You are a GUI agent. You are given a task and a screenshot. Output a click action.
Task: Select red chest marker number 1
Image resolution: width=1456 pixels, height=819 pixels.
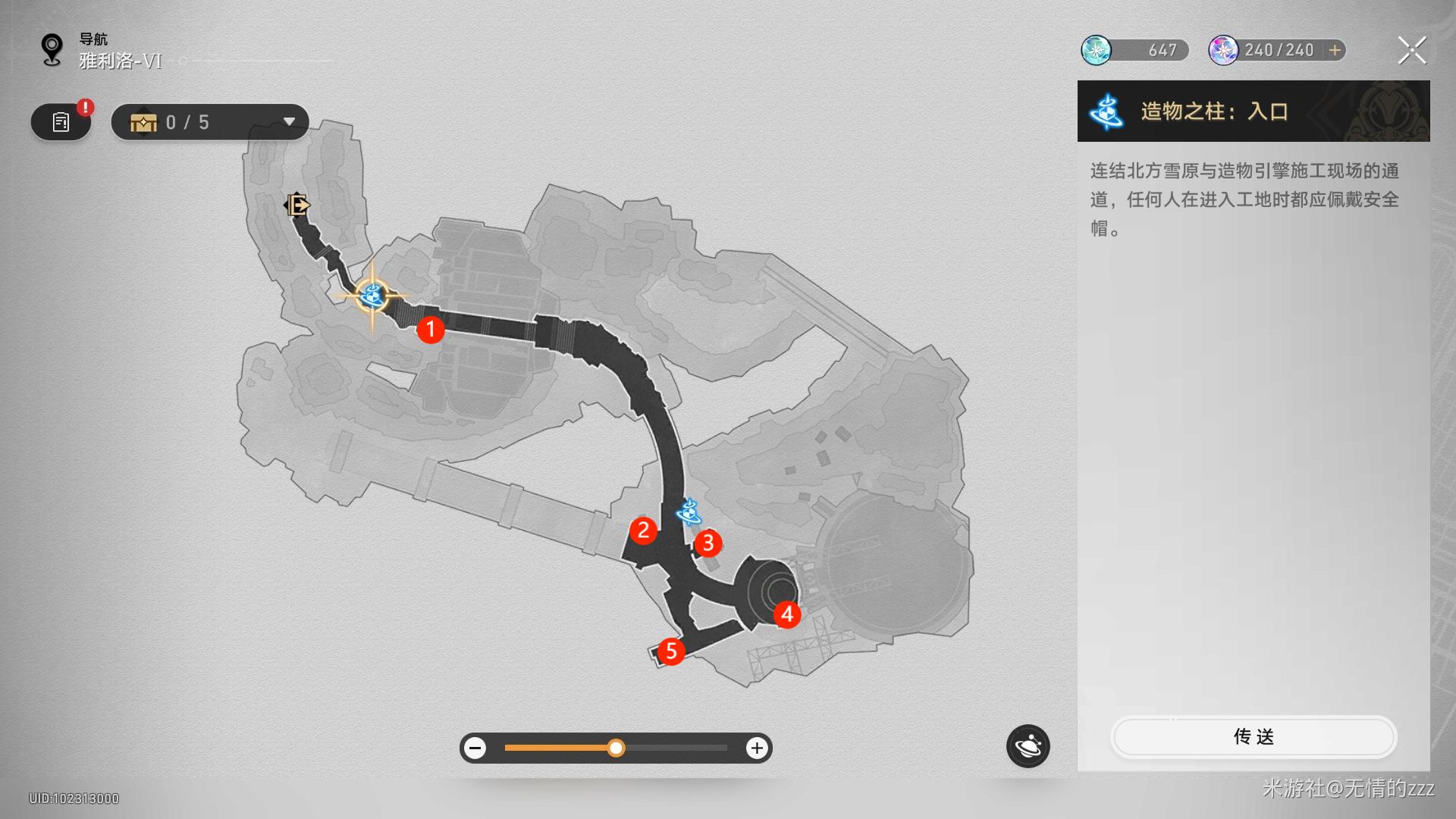pos(431,329)
